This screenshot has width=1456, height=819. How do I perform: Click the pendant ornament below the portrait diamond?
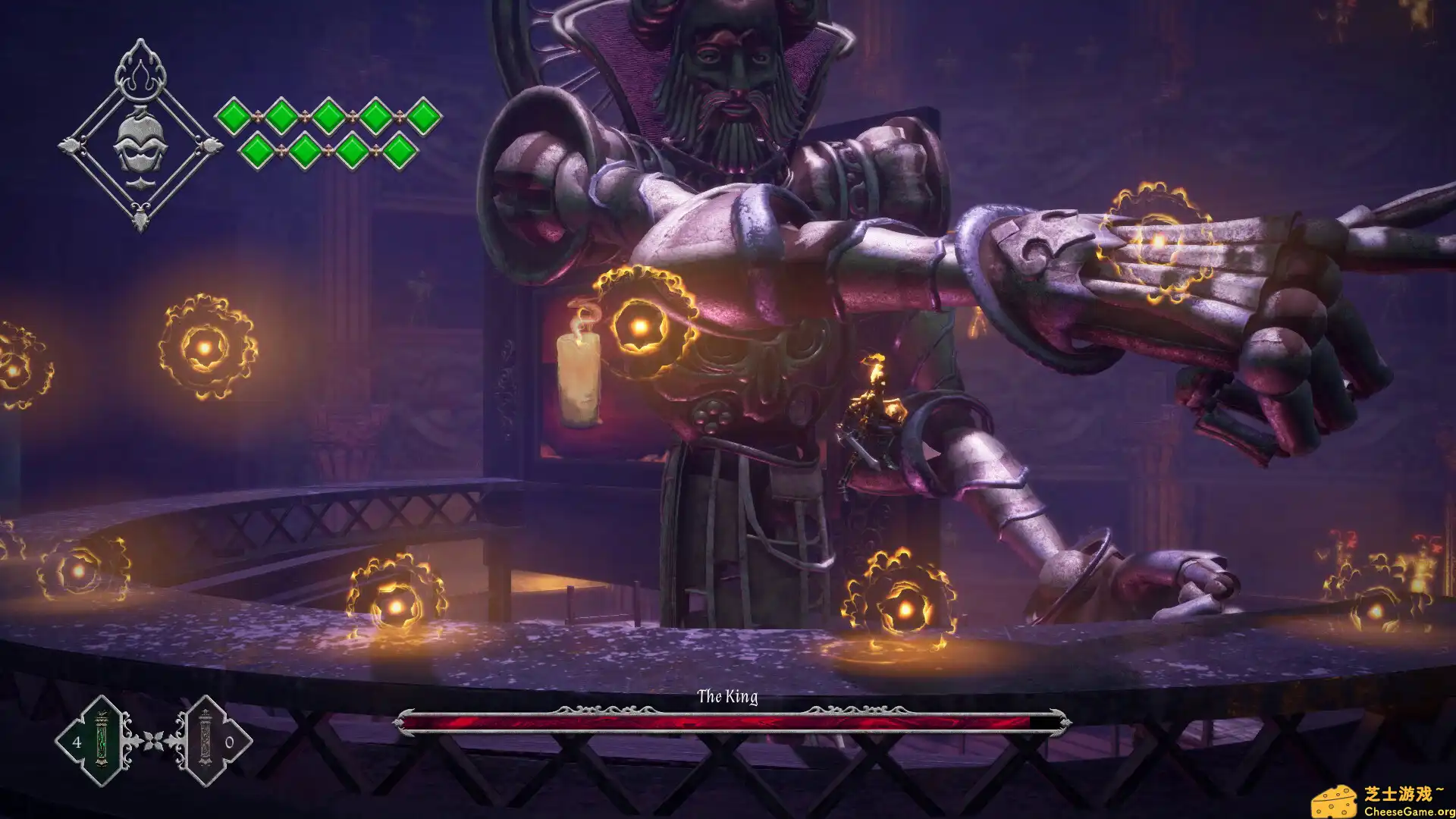point(140,218)
